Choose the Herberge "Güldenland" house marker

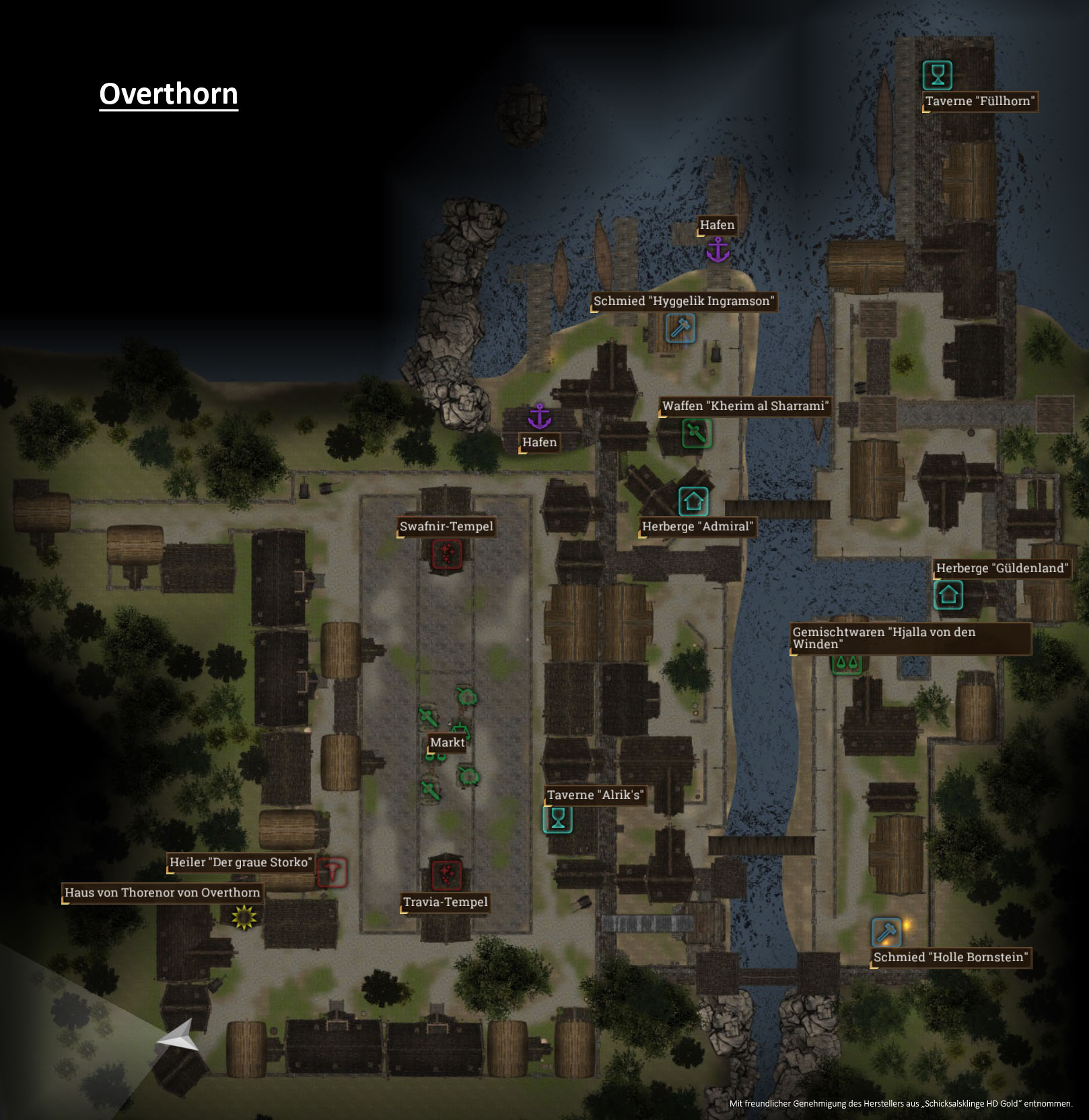point(948,594)
